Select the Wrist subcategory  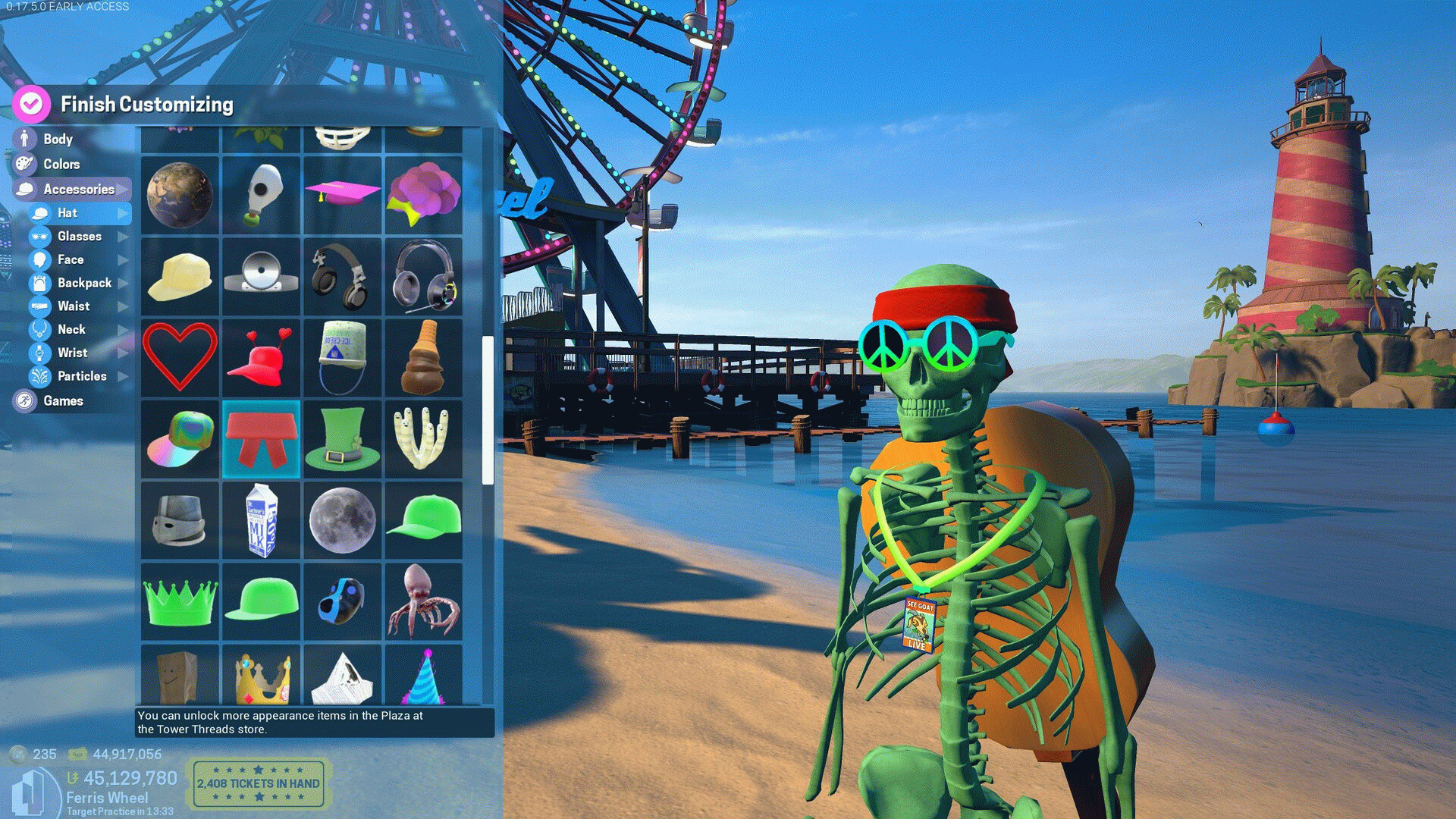(x=72, y=353)
